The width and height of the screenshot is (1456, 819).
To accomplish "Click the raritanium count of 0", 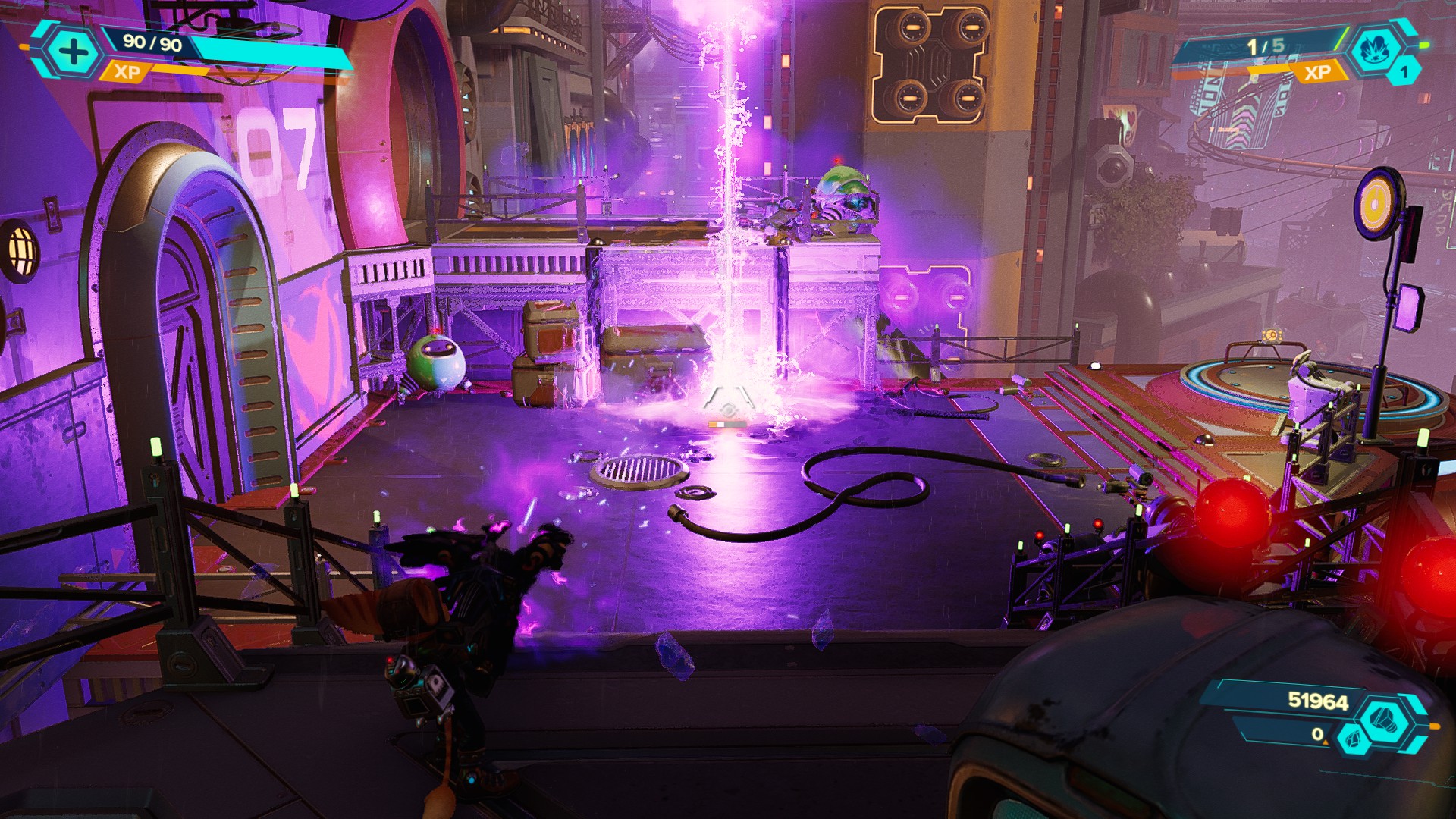I will tap(1317, 734).
